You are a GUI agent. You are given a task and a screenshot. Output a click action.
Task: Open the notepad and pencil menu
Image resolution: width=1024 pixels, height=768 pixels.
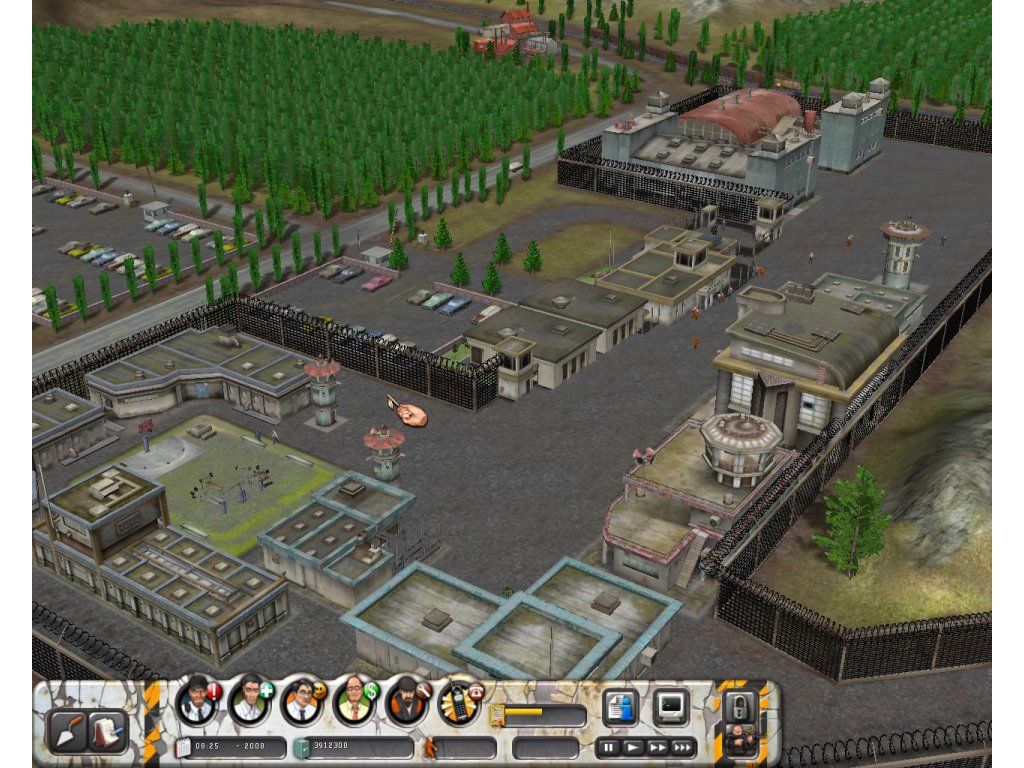pos(106,731)
